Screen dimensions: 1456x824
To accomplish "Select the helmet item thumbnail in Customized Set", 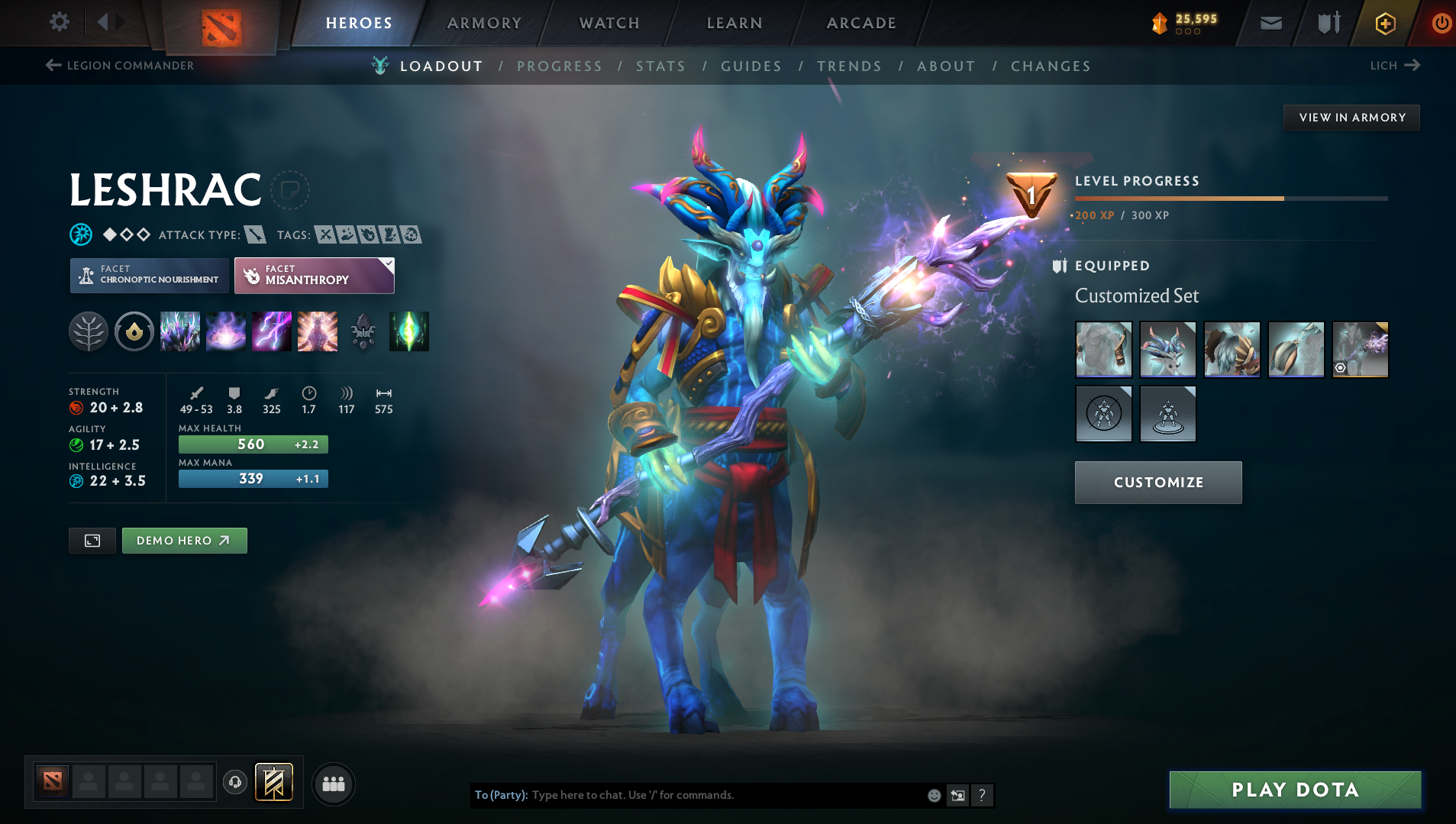I will pos(1168,350).
